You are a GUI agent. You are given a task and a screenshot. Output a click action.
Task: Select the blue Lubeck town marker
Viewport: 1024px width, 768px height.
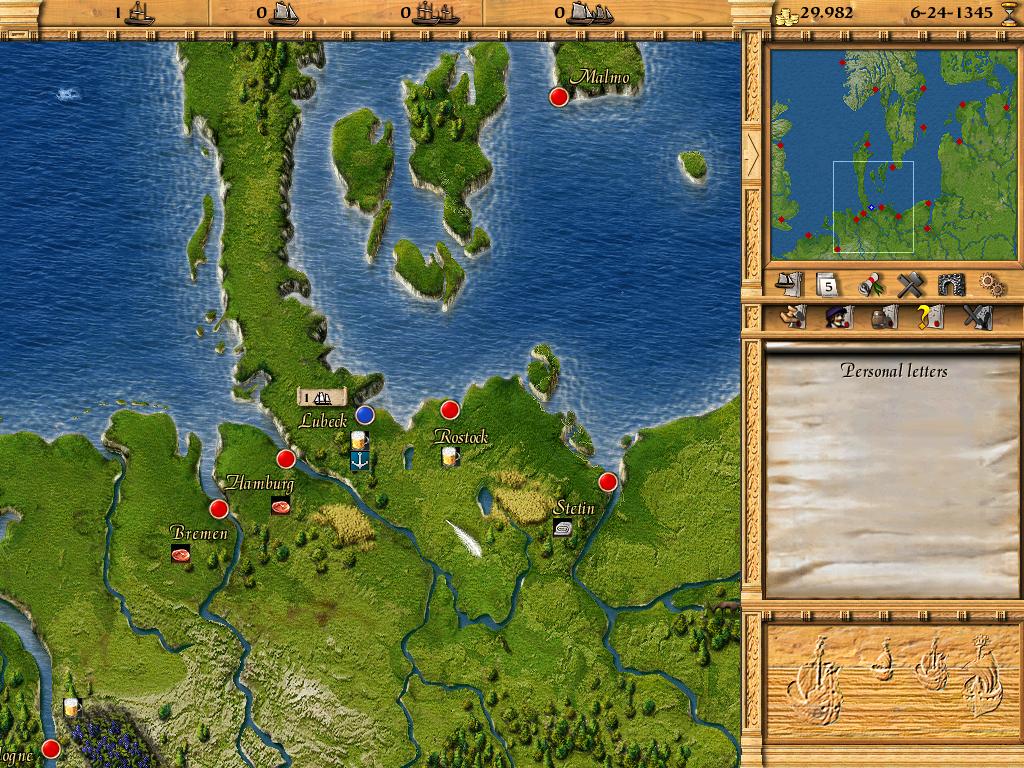pyautogui.click(x=365, y=414)
